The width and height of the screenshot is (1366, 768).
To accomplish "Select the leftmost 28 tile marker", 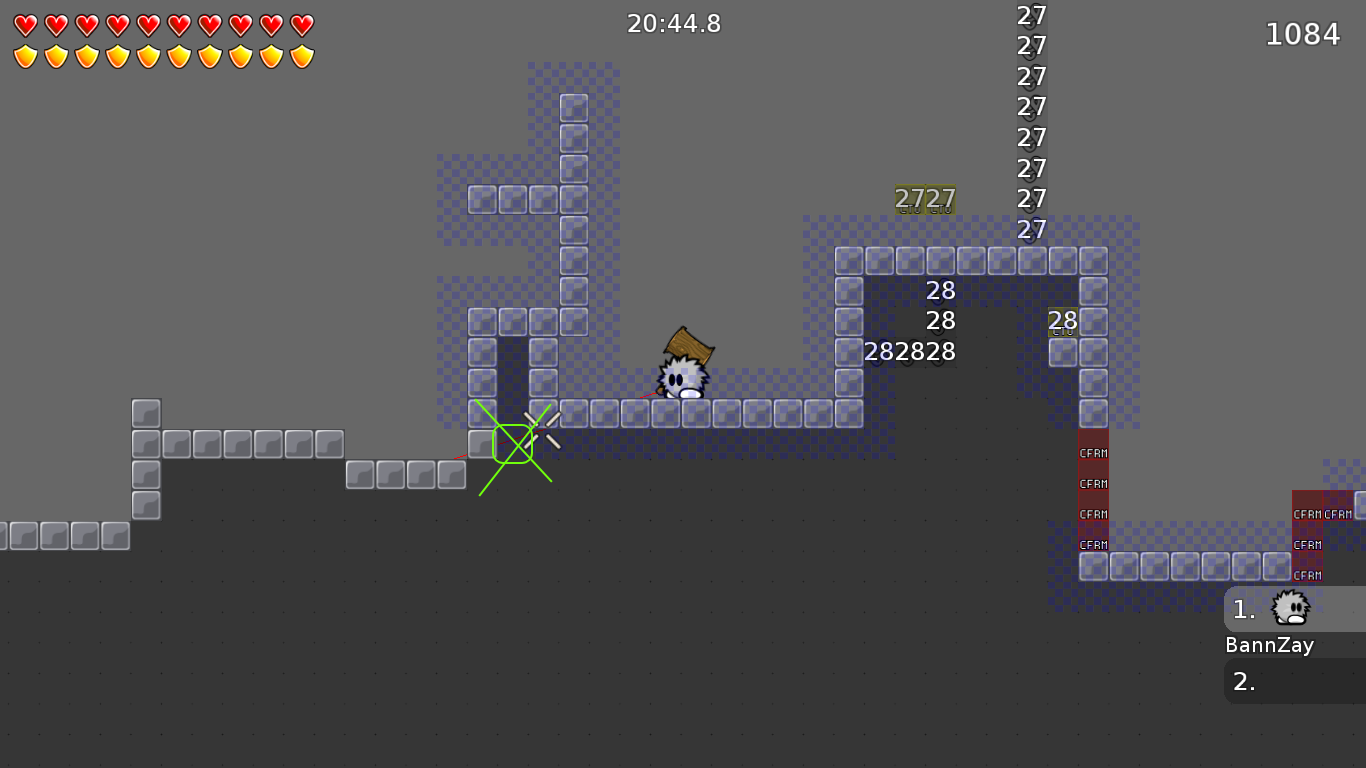I will (880, 352).
